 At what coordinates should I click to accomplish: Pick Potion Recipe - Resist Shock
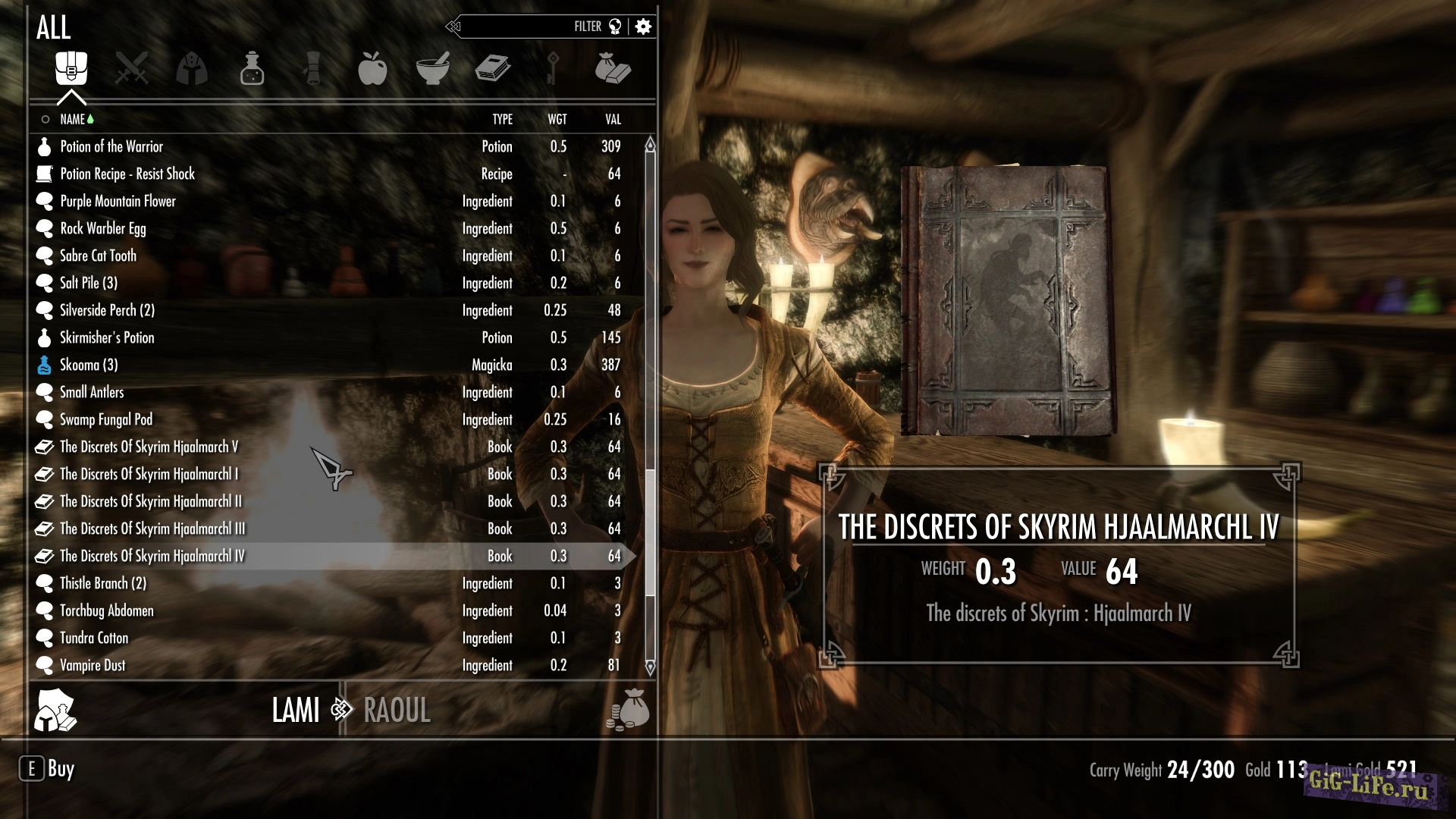click(127, 174)
